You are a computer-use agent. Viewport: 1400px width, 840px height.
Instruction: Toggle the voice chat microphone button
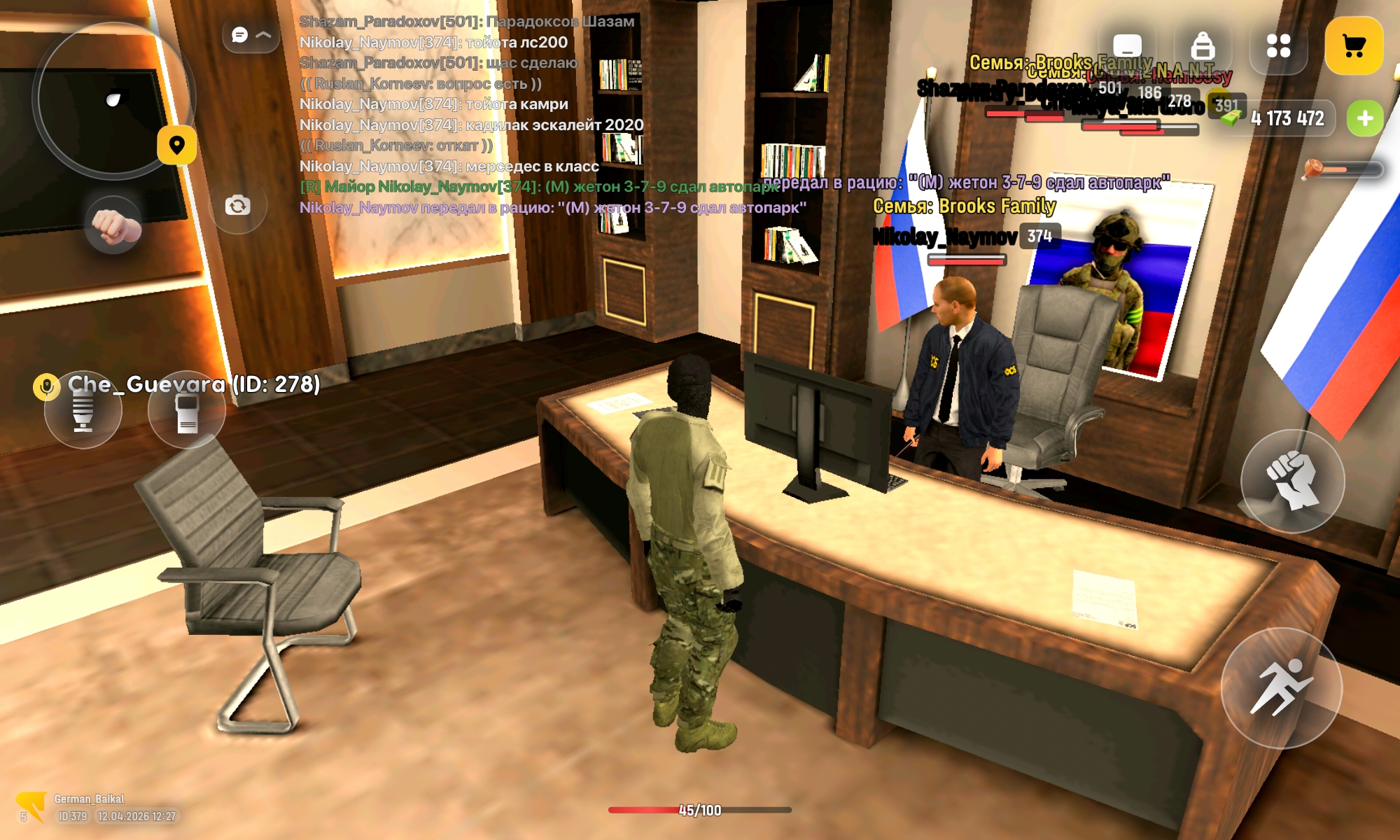pos(83,413)
